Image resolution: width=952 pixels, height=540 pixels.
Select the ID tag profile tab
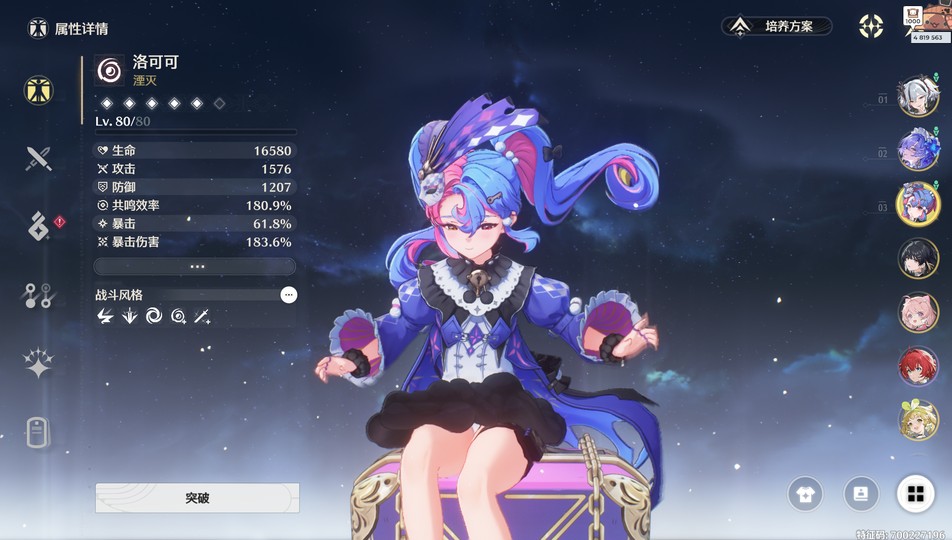tap(38, 432)
